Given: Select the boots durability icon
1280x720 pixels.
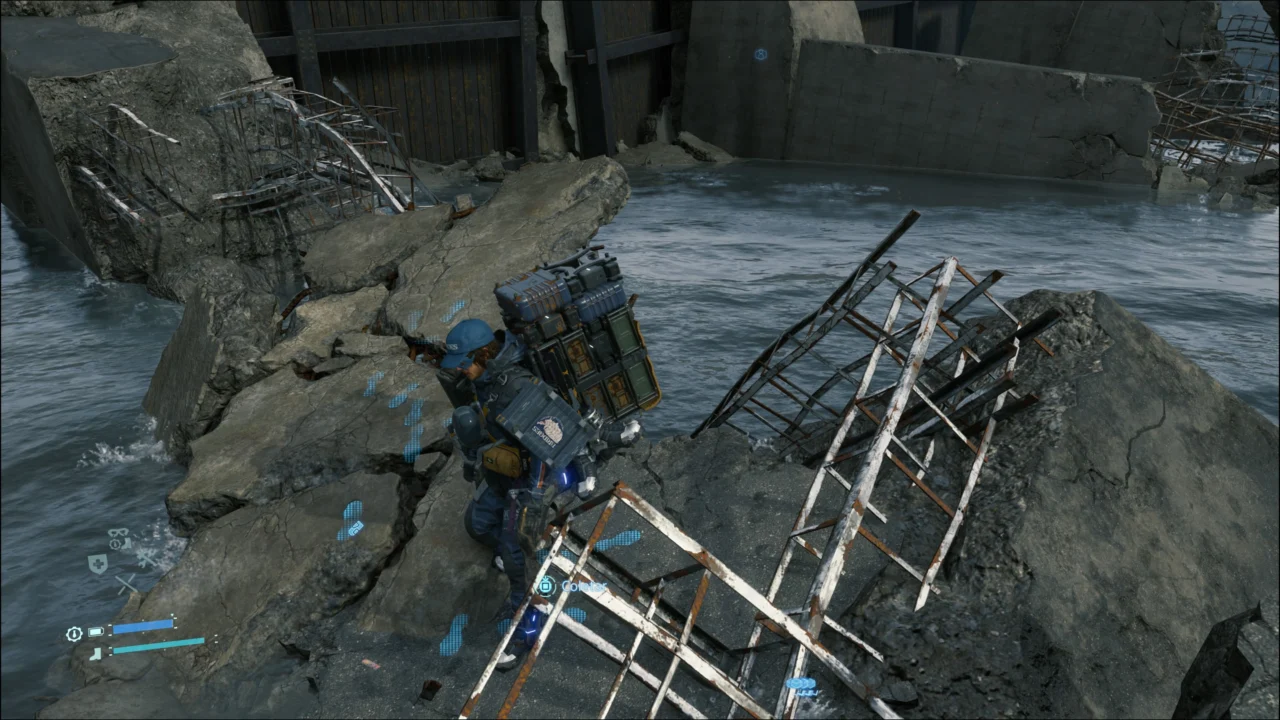Looking at the screenshot, I should 125,543.
